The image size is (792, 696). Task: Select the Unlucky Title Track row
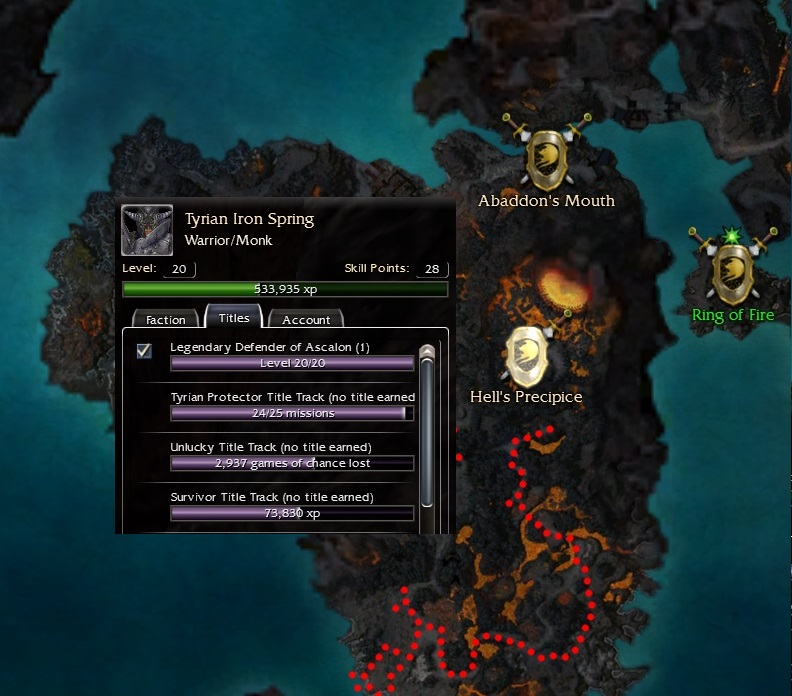(x=292, y=455)
